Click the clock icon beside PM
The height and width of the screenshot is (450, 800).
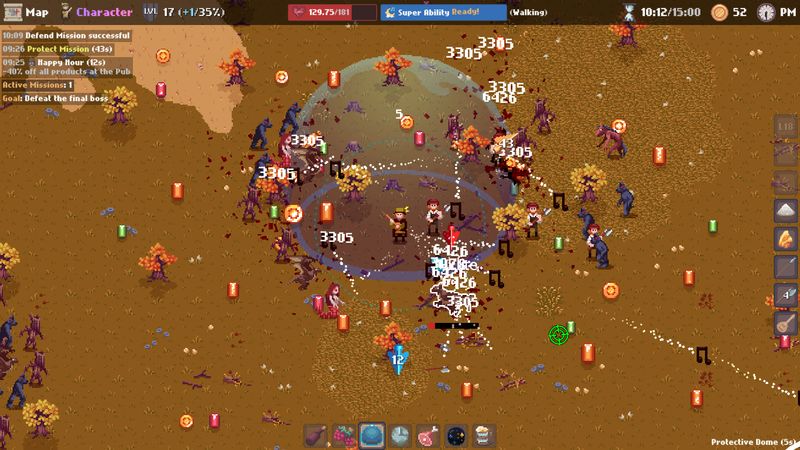[766, 12]
